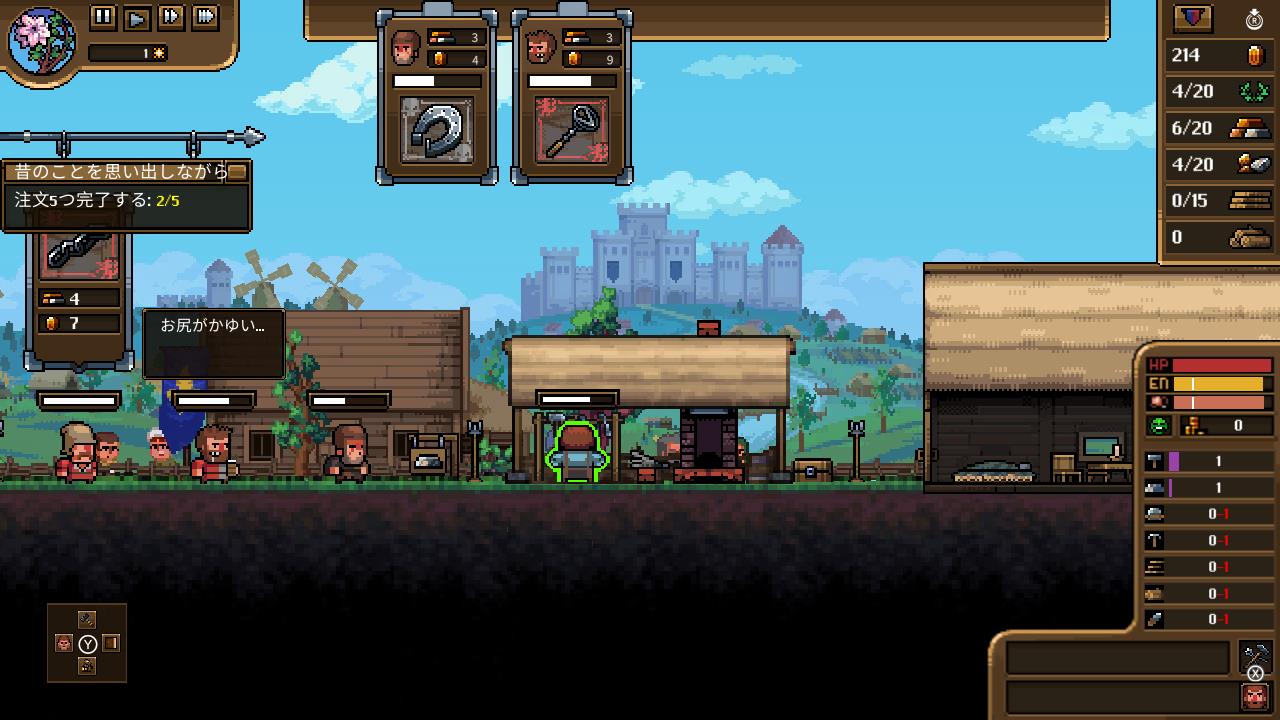The height and width of the screenshot is (720, 1280).
Task: Activate the fastest triple-arrow speed
Action: click(205, 16)
